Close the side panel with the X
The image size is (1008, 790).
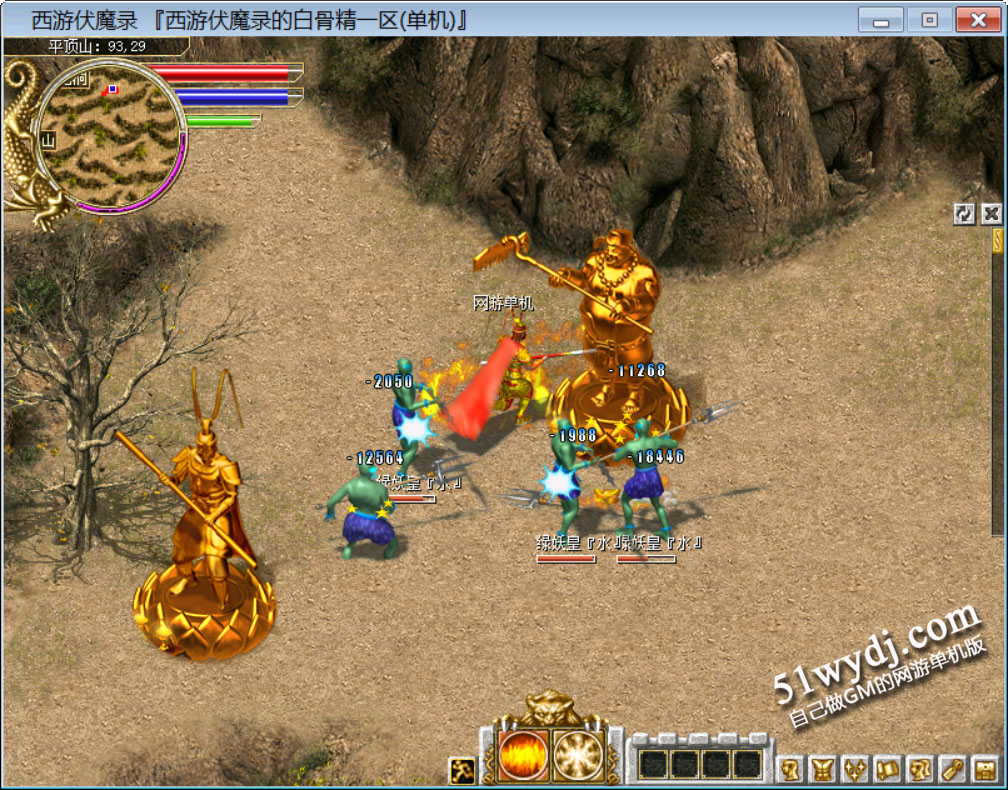coord(990,214)
